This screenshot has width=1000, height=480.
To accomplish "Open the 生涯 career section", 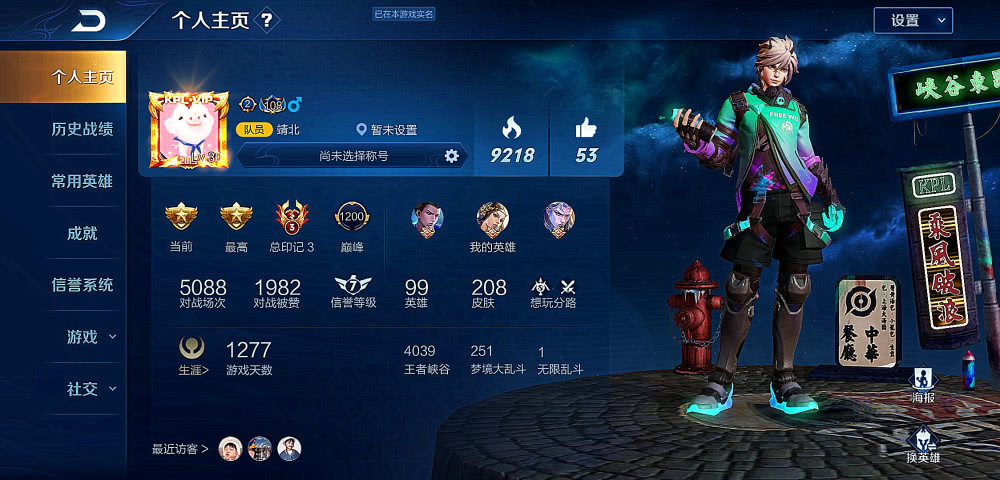I will (193, 355).
